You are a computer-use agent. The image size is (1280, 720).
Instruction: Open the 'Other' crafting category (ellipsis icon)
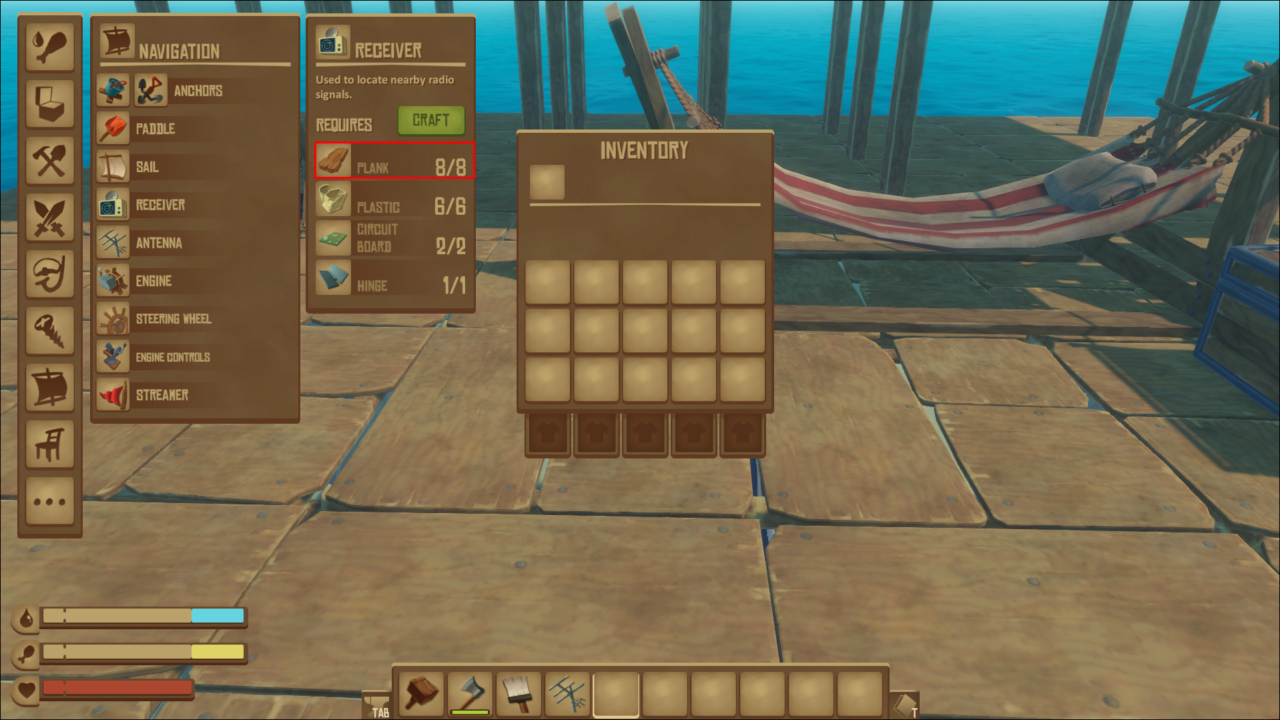(x=49, y=502)
